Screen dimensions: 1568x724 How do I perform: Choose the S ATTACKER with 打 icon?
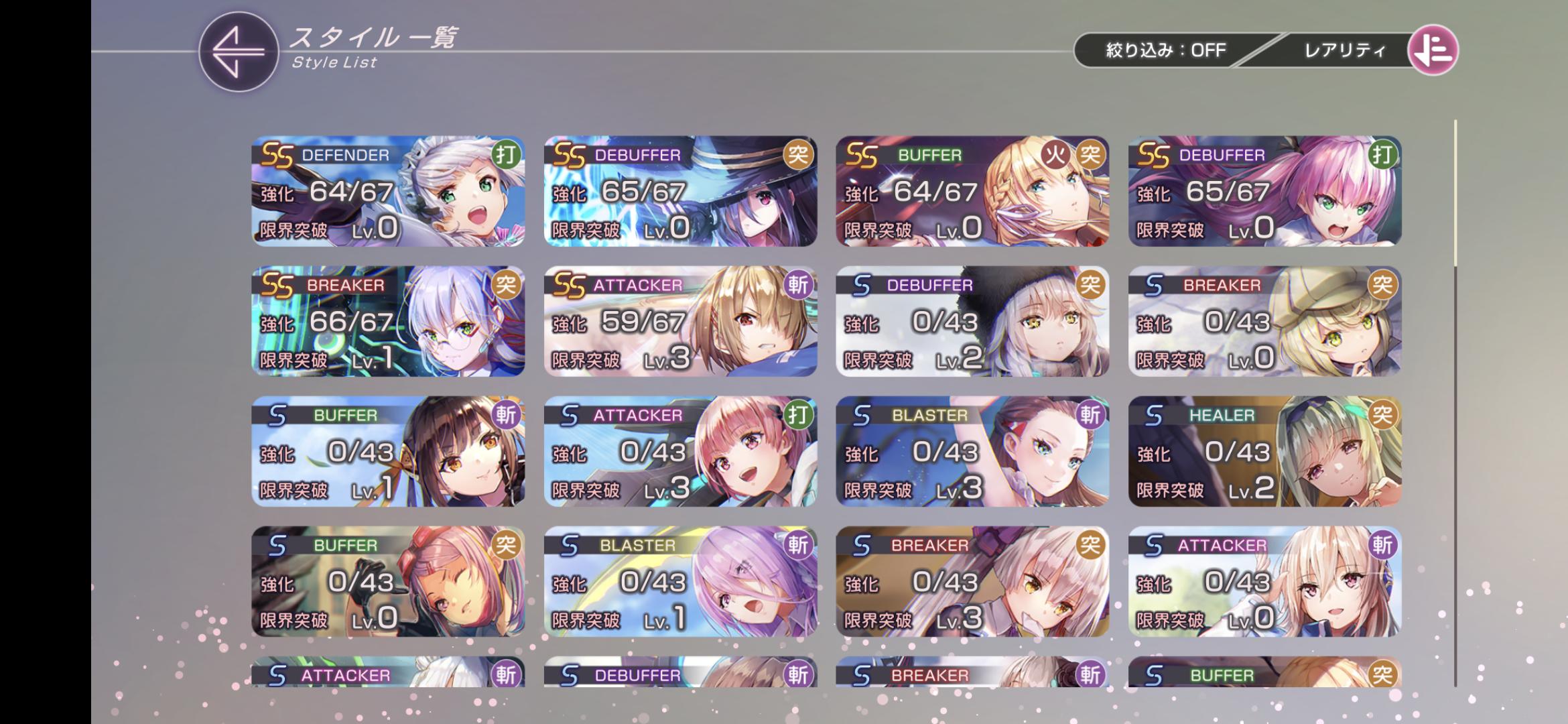point(680,451)
